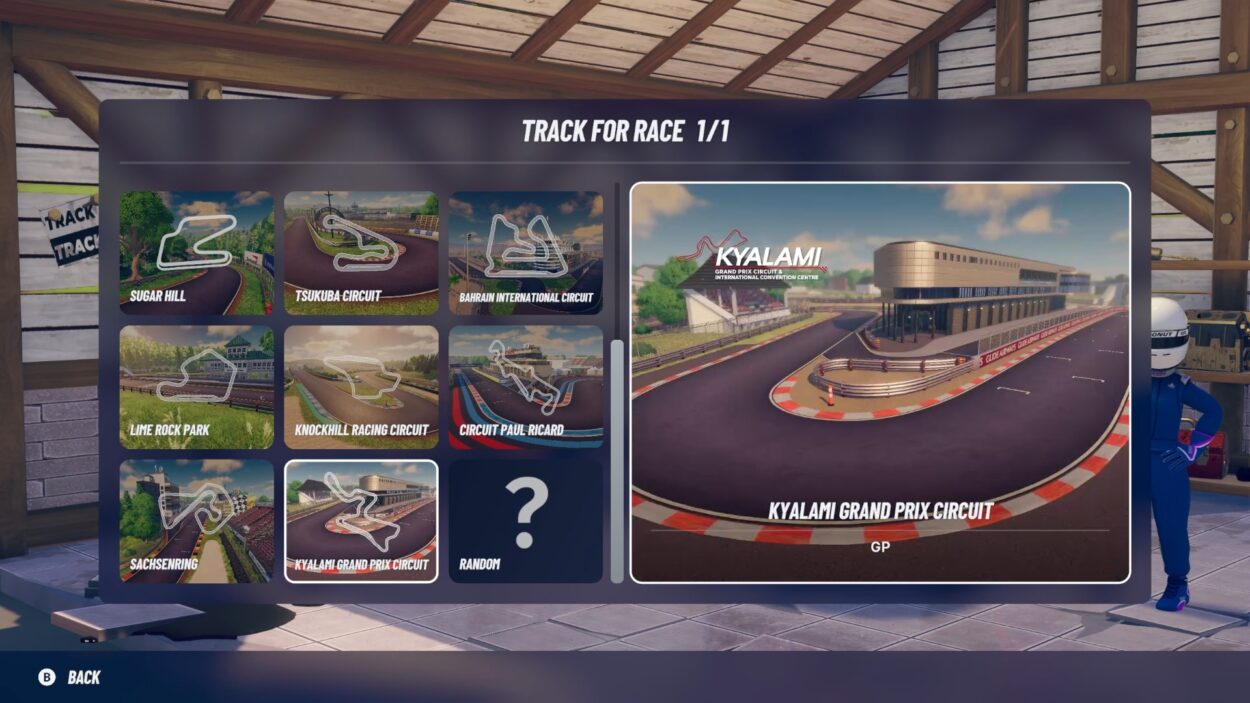
Task: Select Lime Rock Park track
Action: pyautogui.click(x=196, y=387)
